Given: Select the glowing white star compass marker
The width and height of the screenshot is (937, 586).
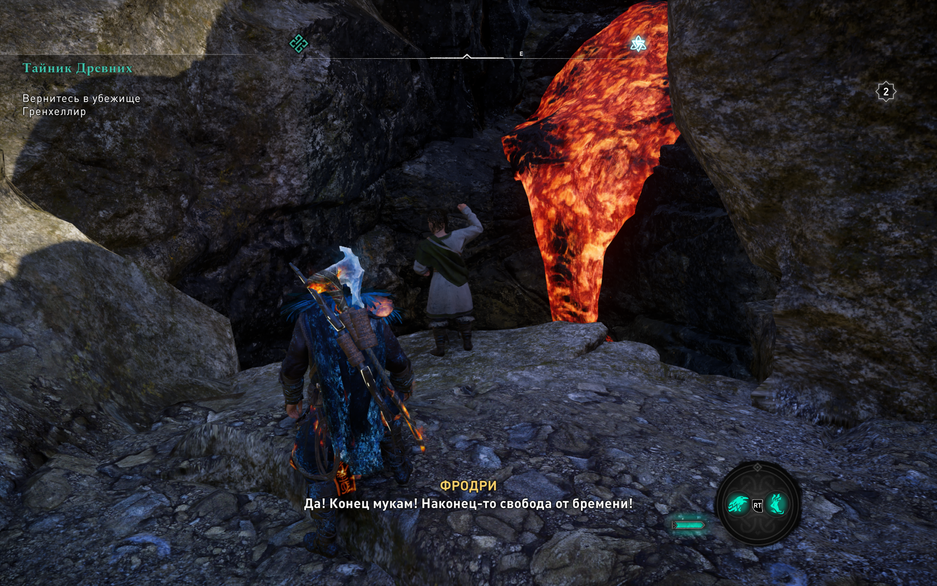Looking at the screenshot, I should click(x=638, y=43).
